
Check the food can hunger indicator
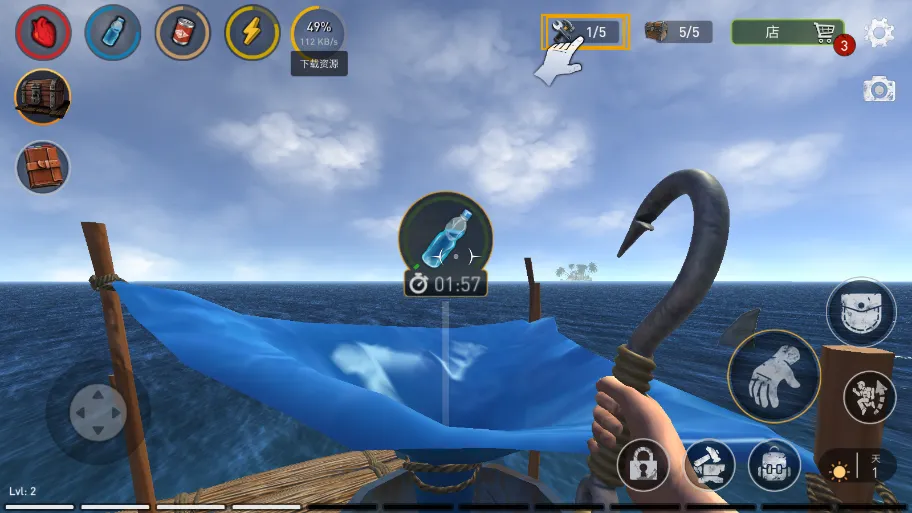click(x=183, y=33)
